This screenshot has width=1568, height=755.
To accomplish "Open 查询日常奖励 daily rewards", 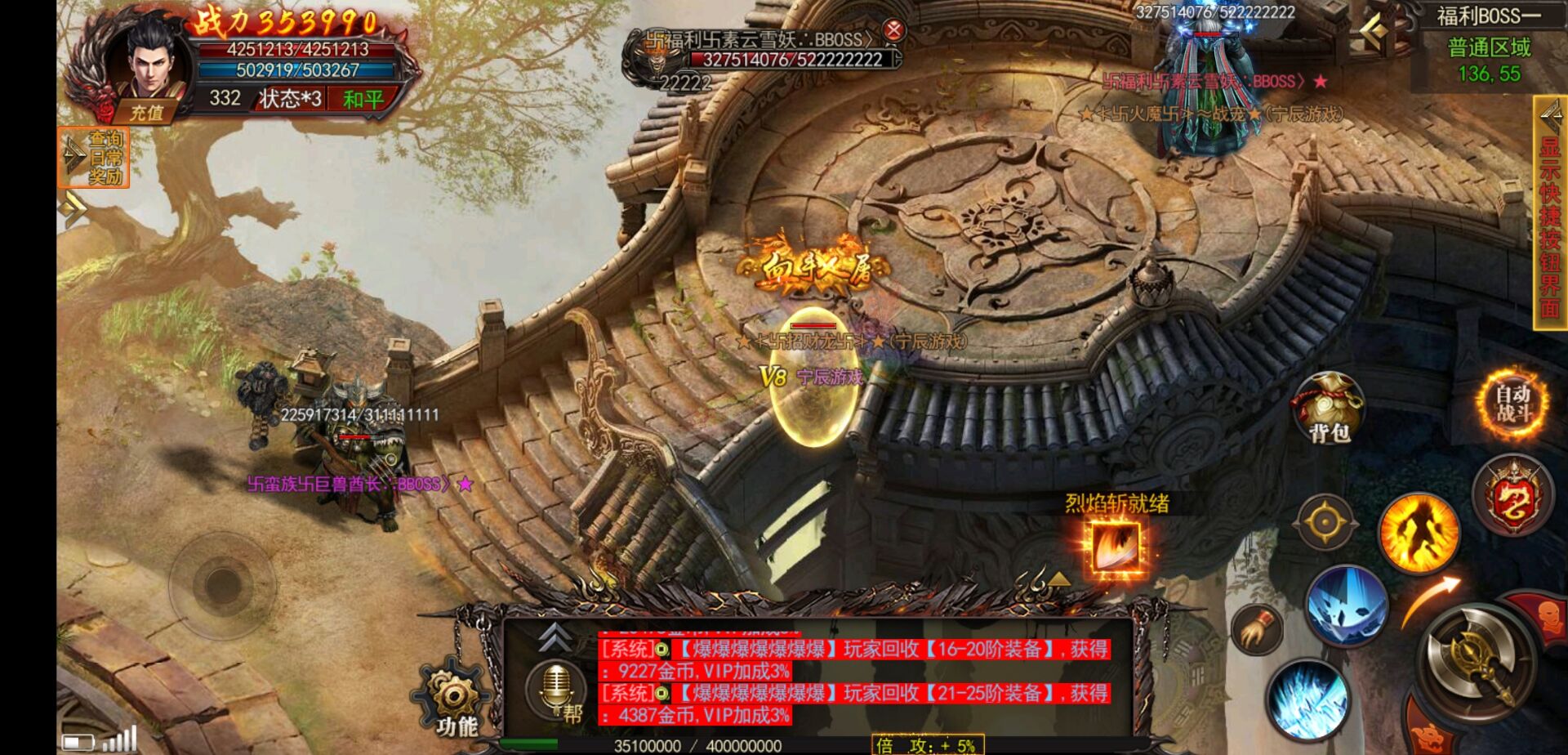I will coord(95,158).
